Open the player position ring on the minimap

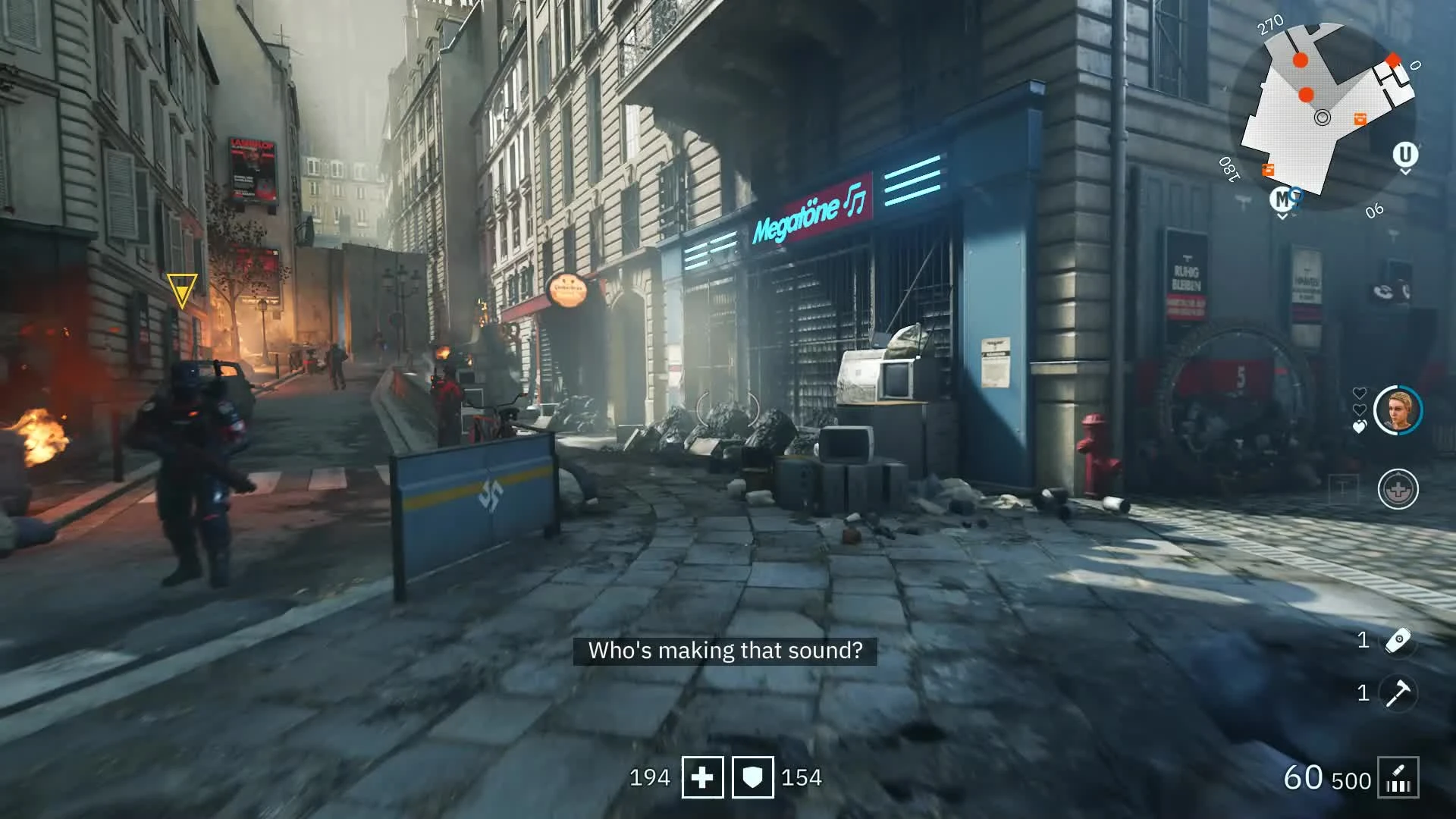[x=1323, y=117]
